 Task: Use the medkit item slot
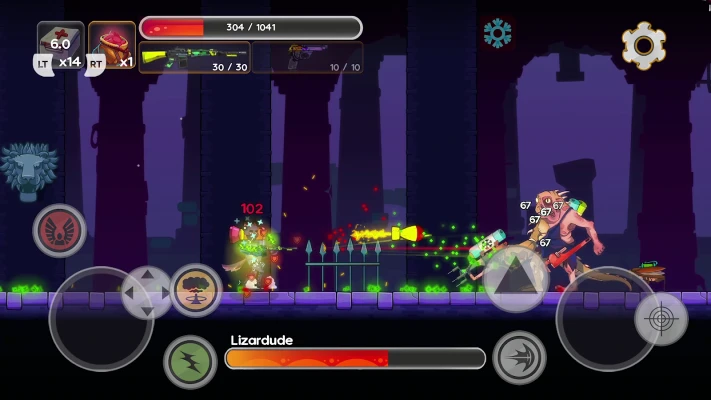(61, 45)
